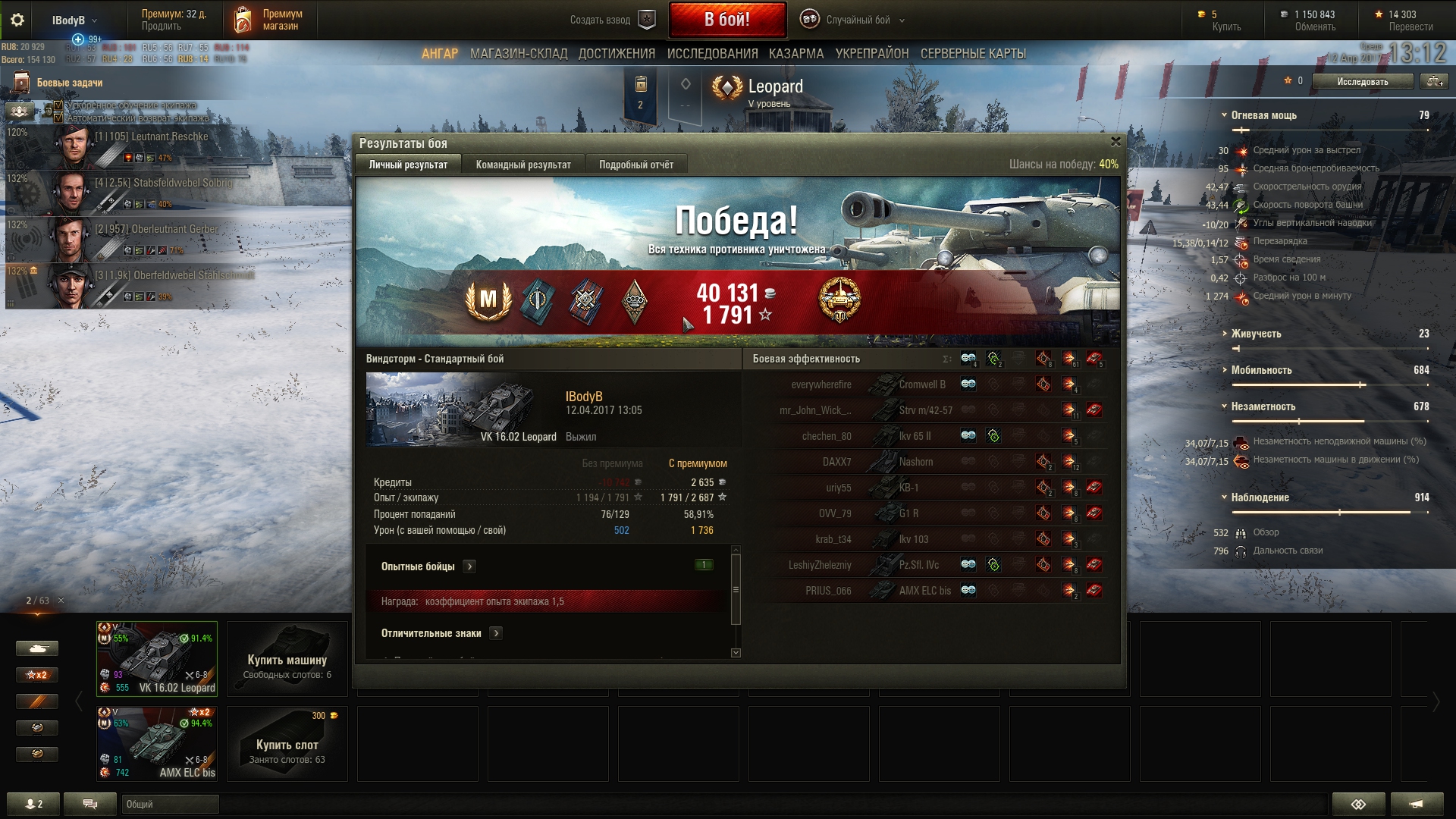Open the gear settings menu
This screenshot has height=819, width=1456.
point(17,20)
